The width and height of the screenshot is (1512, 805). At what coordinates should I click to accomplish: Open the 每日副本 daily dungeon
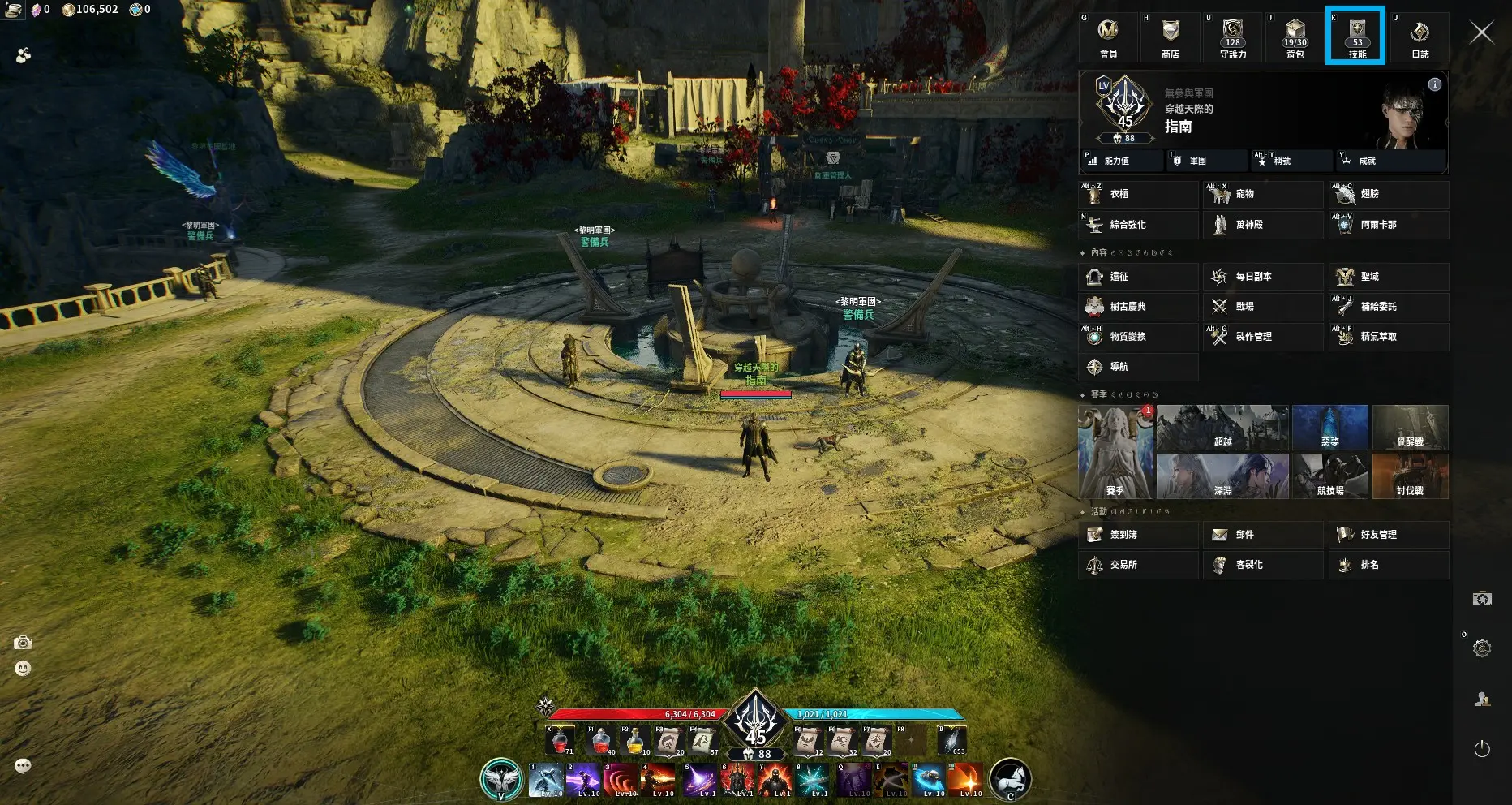click(x=1262, y=277)
